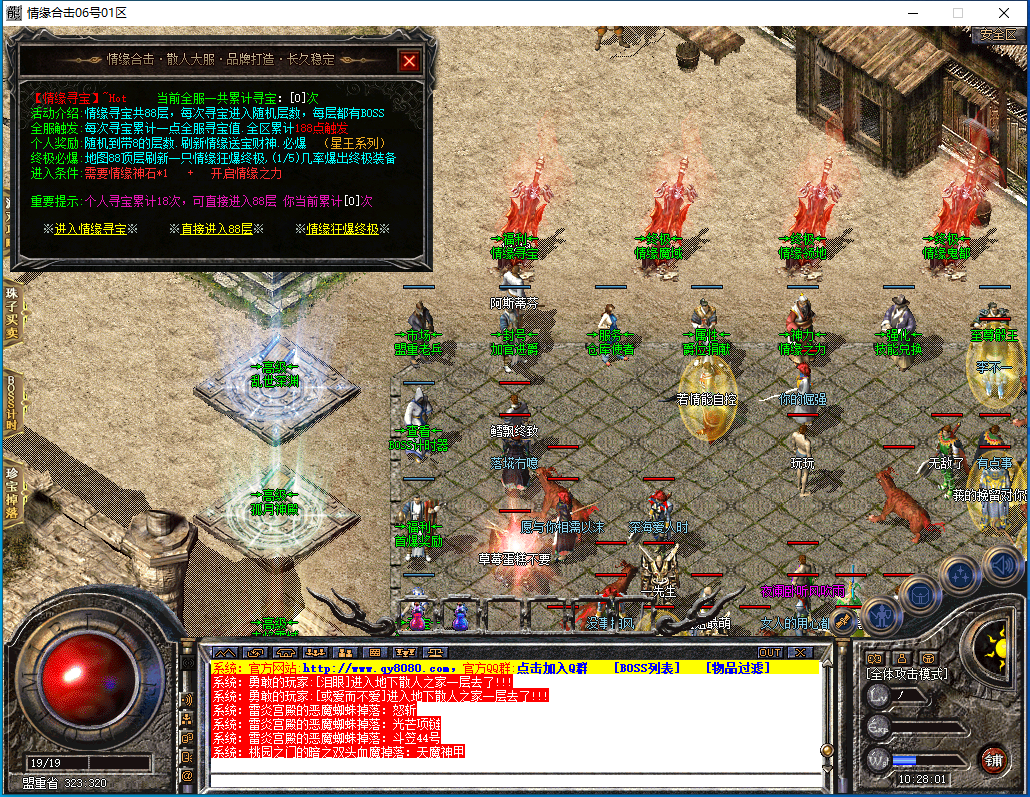Open the shop with the red 铺 button

[993, 759]
